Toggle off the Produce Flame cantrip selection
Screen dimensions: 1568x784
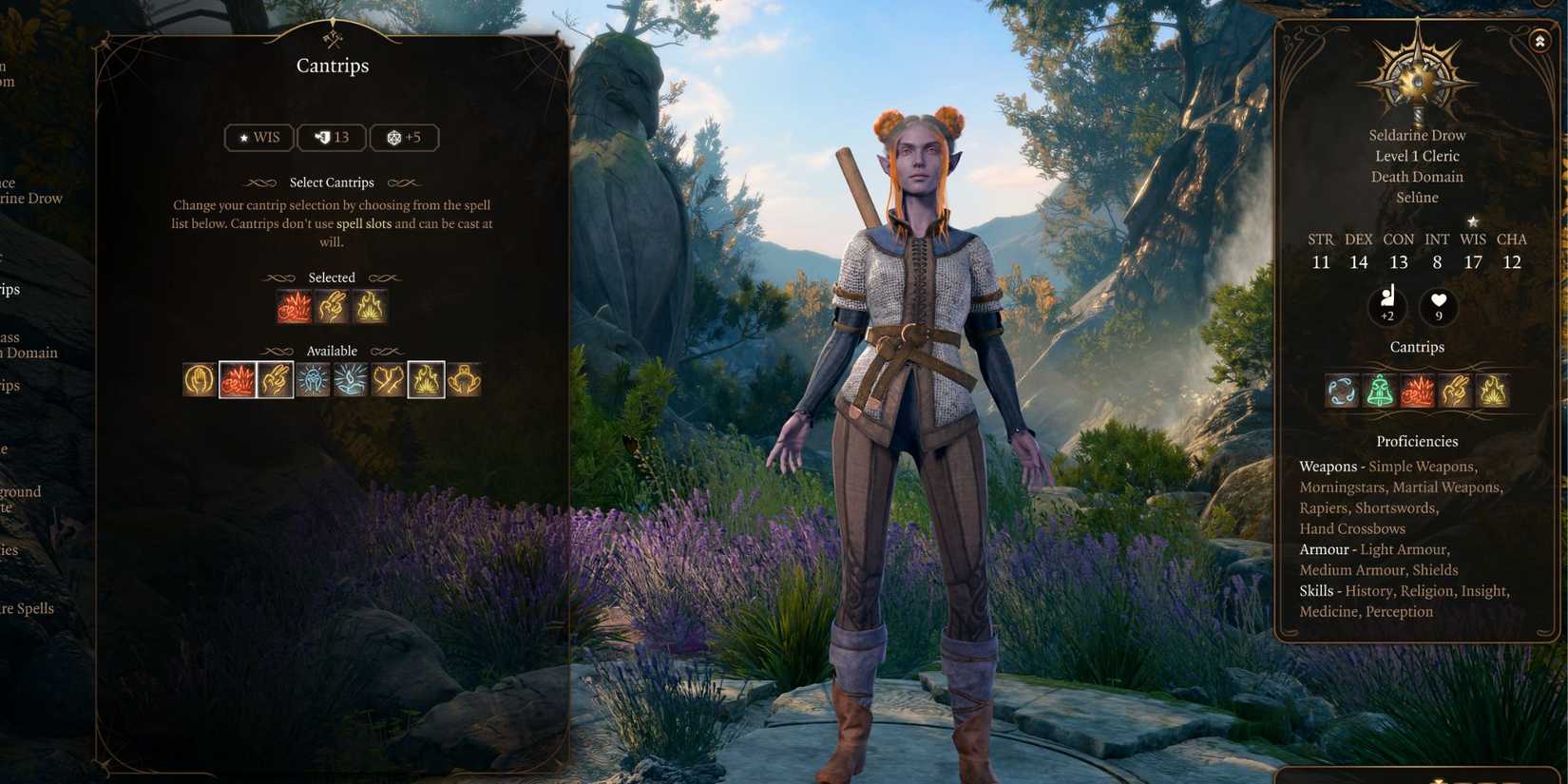coord(369,306)
